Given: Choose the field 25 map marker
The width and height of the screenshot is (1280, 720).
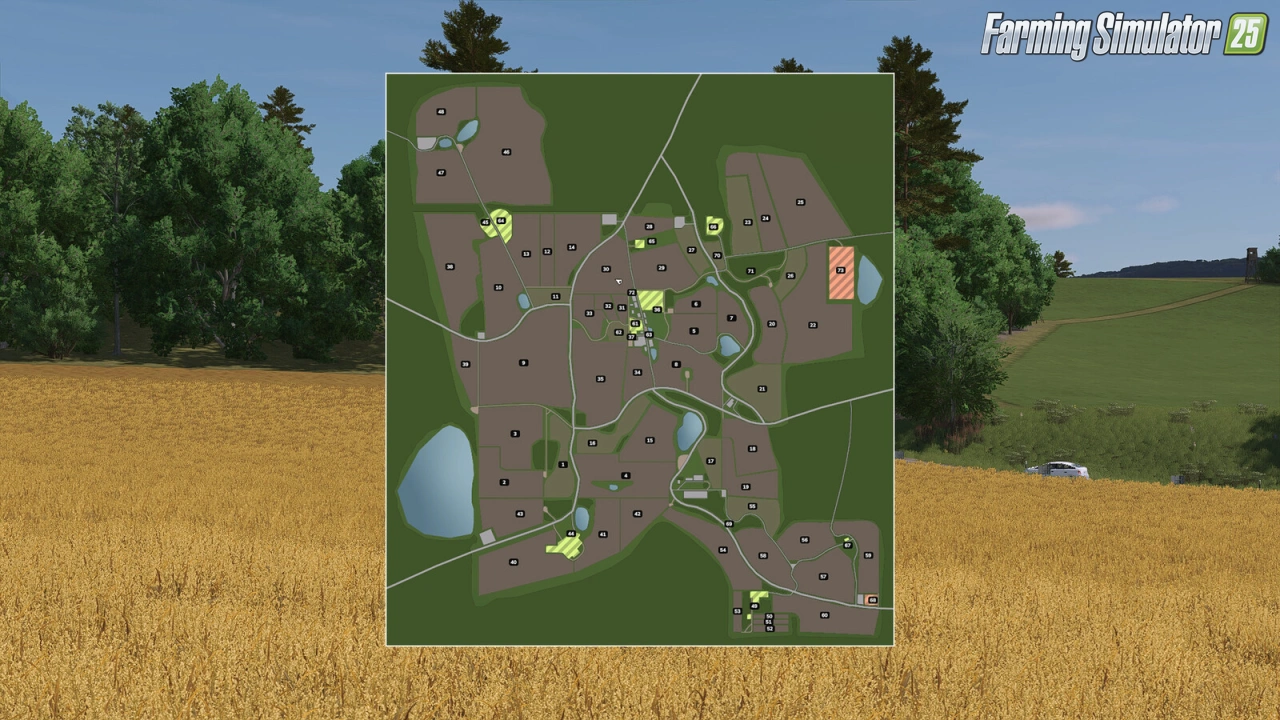Looking at the screenshot, I should point(800,202).
